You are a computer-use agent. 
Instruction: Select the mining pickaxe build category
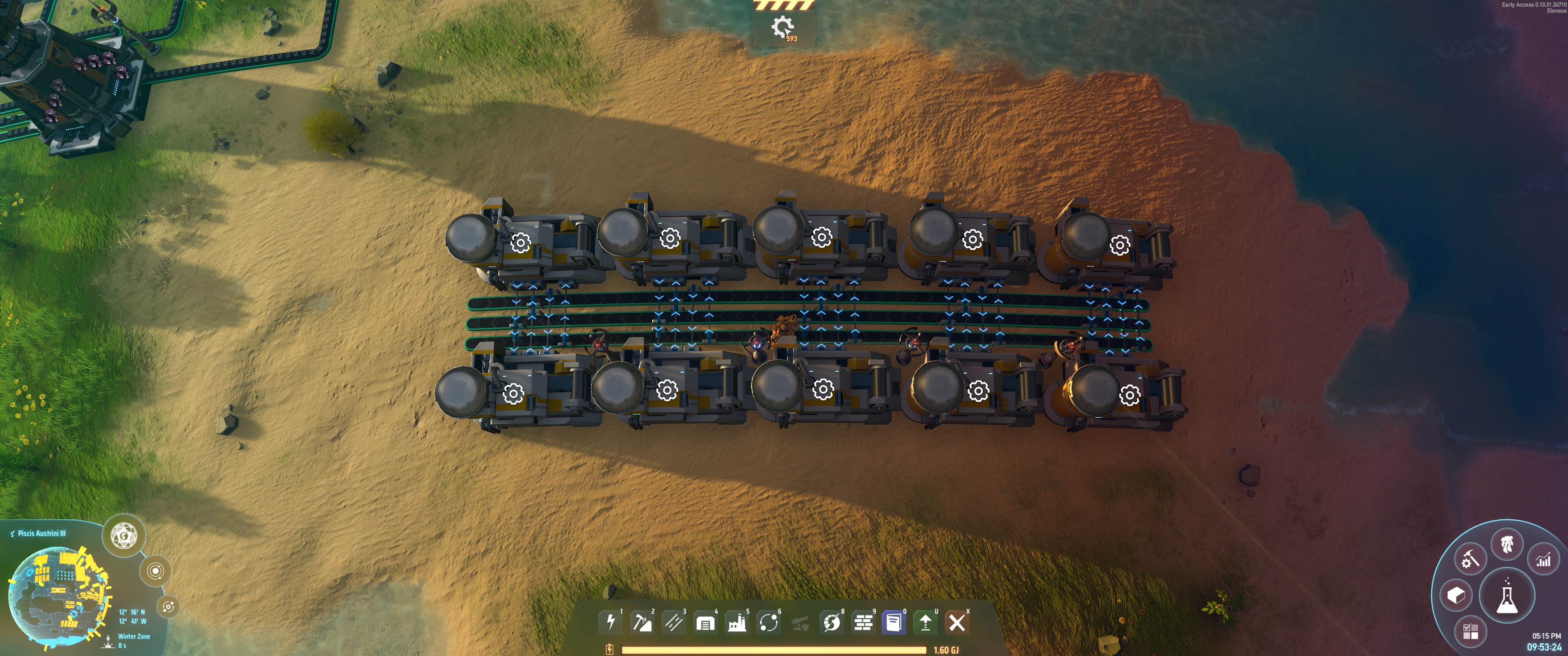point(642,622)
